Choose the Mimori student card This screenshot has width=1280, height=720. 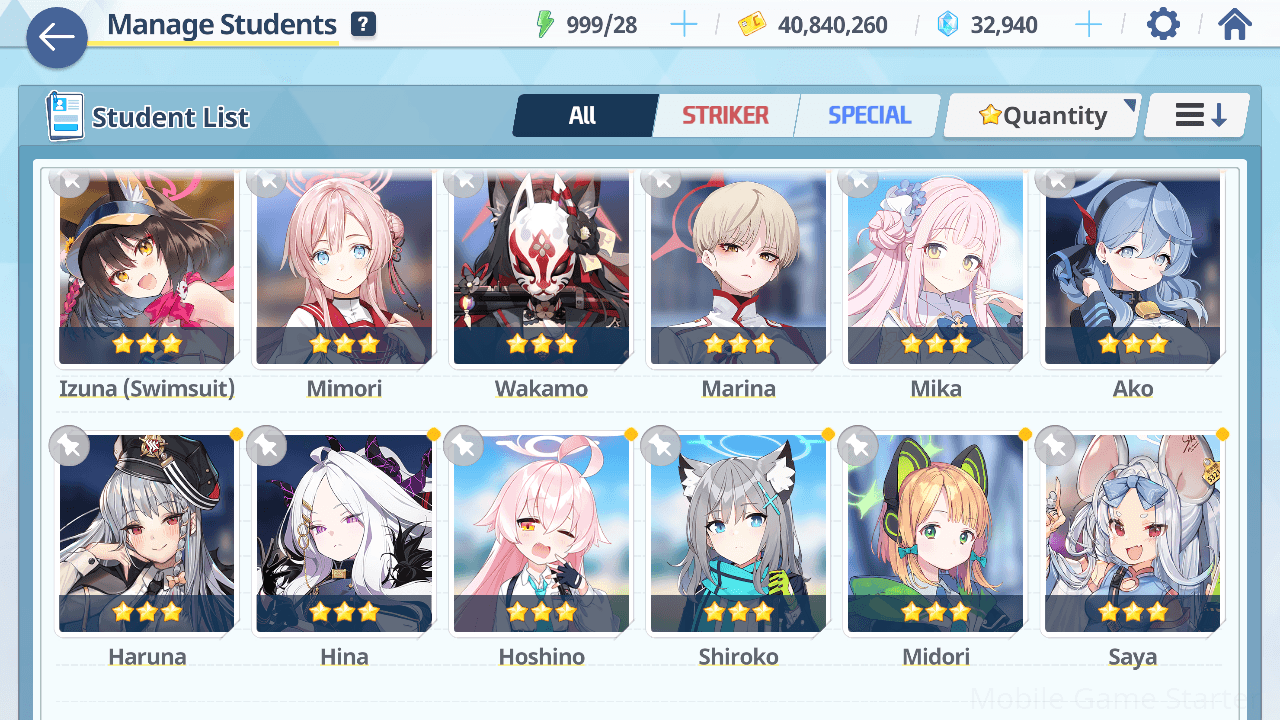click(x=344, y=270)
